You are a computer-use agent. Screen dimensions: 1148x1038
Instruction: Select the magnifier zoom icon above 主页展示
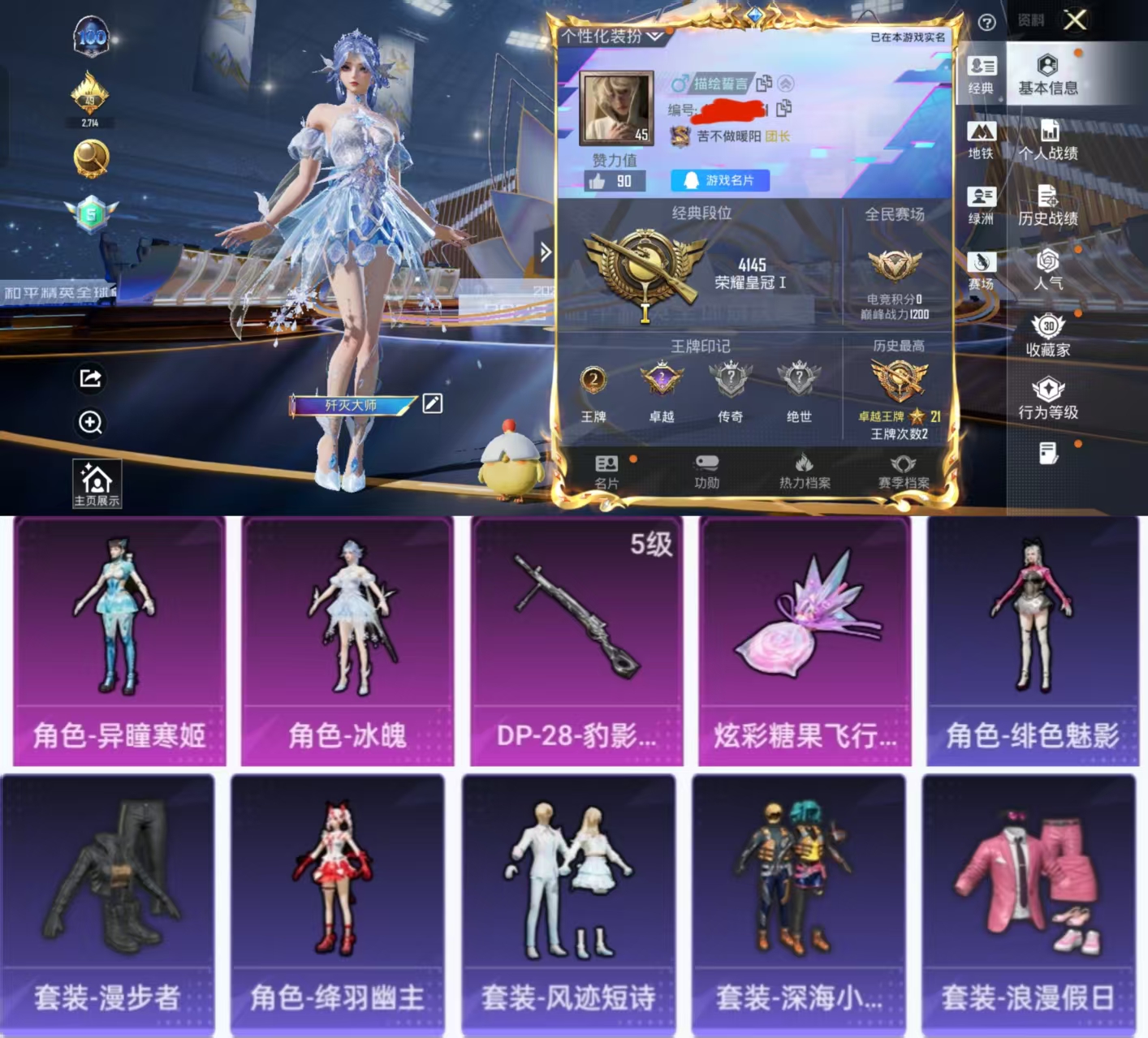click(x=90, y=423)
